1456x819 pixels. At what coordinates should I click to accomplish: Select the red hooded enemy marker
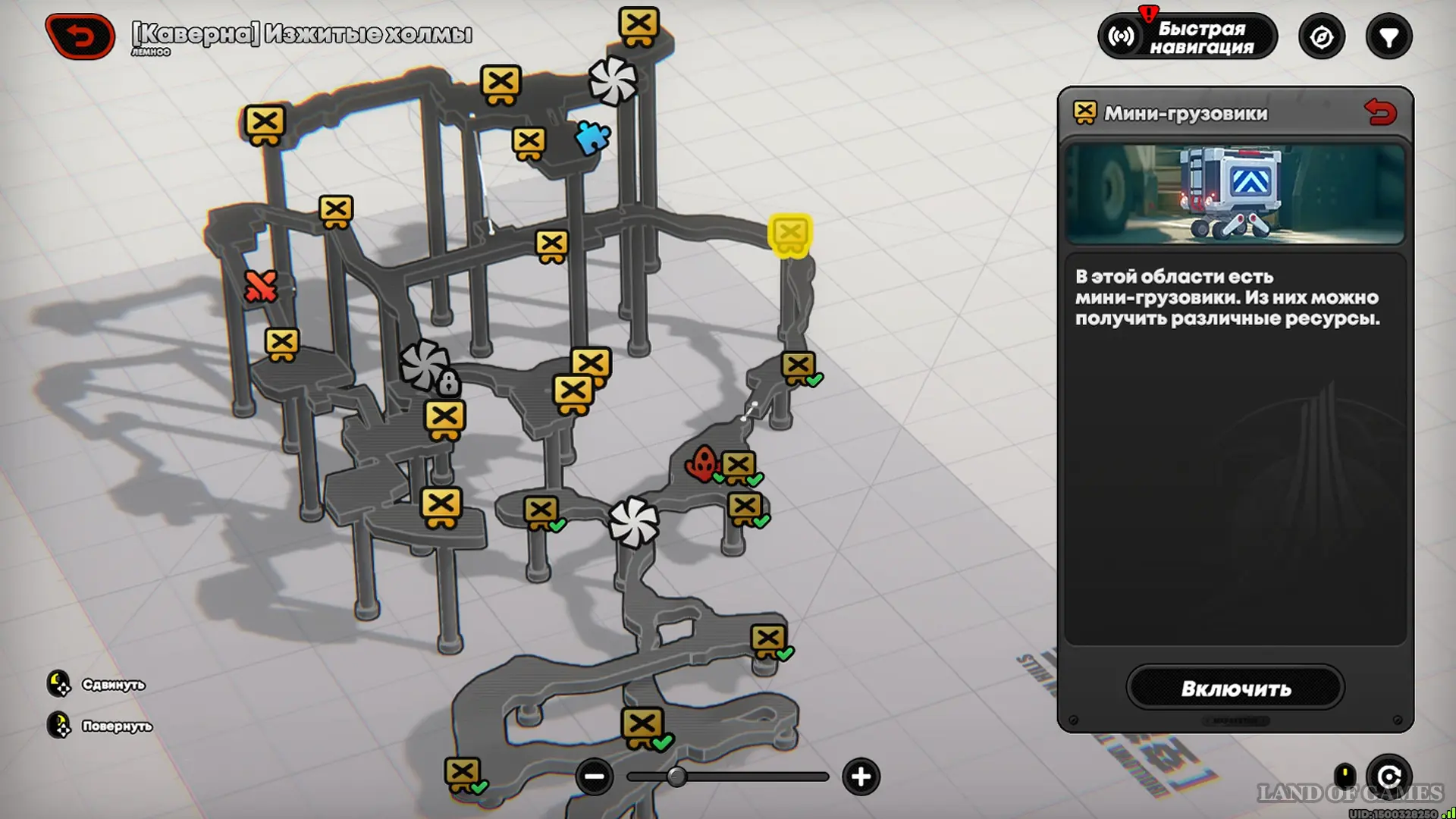pos(703,463)
